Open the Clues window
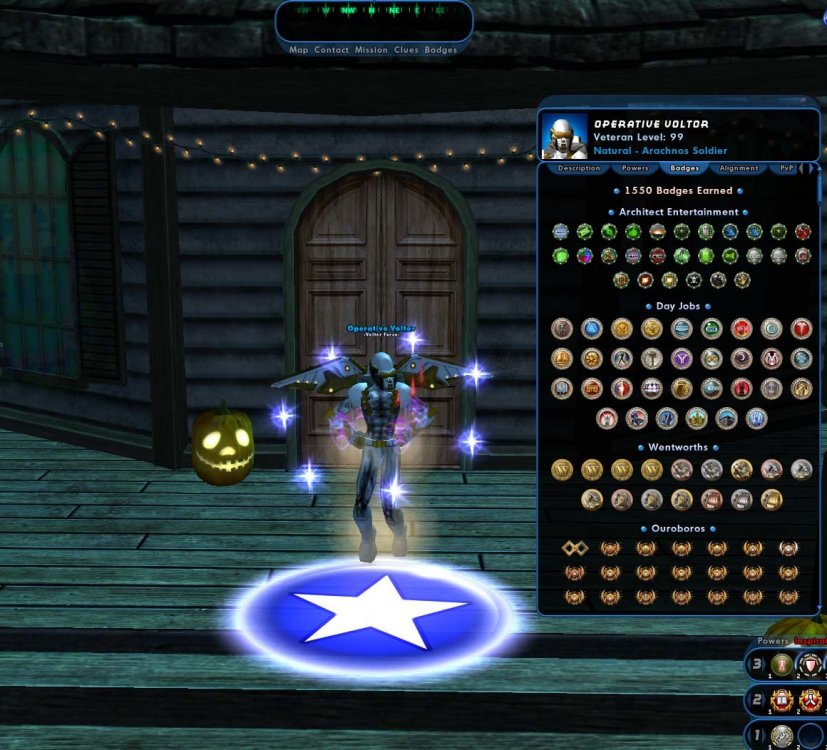This screenshot has width=827, height=750. (x=407, y=50)
